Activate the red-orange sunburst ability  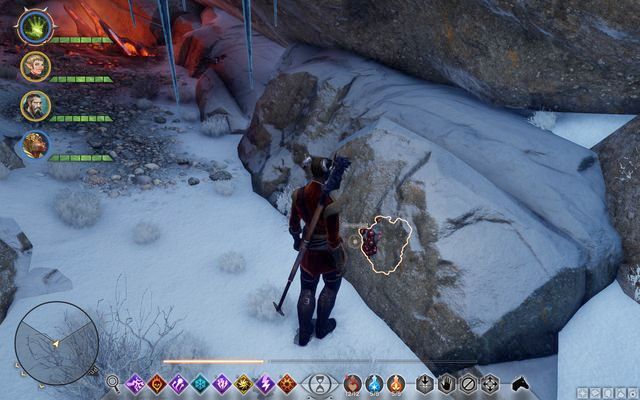pyautogui.click(x=288, y=382)
